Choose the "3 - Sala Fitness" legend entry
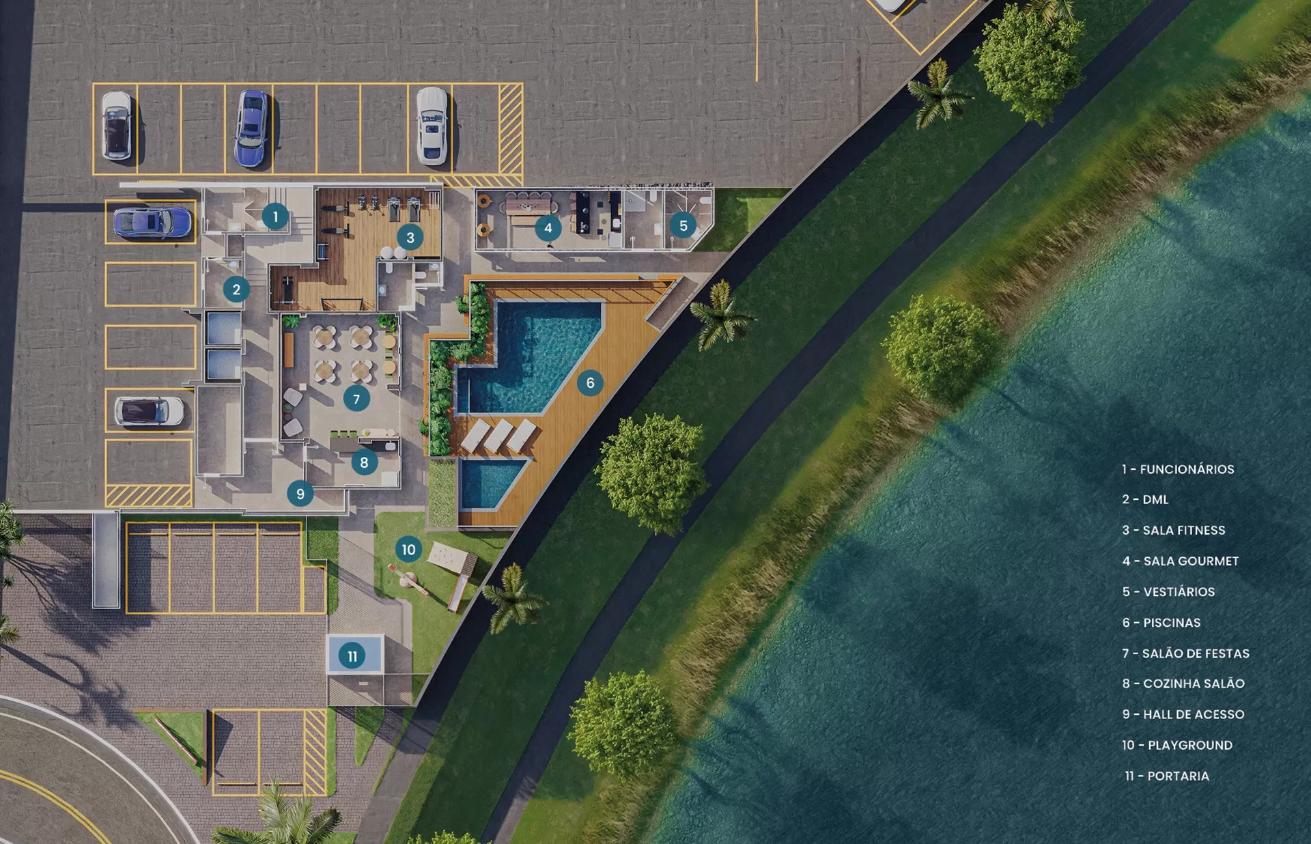1311x844 pixels. (1172, 530)
